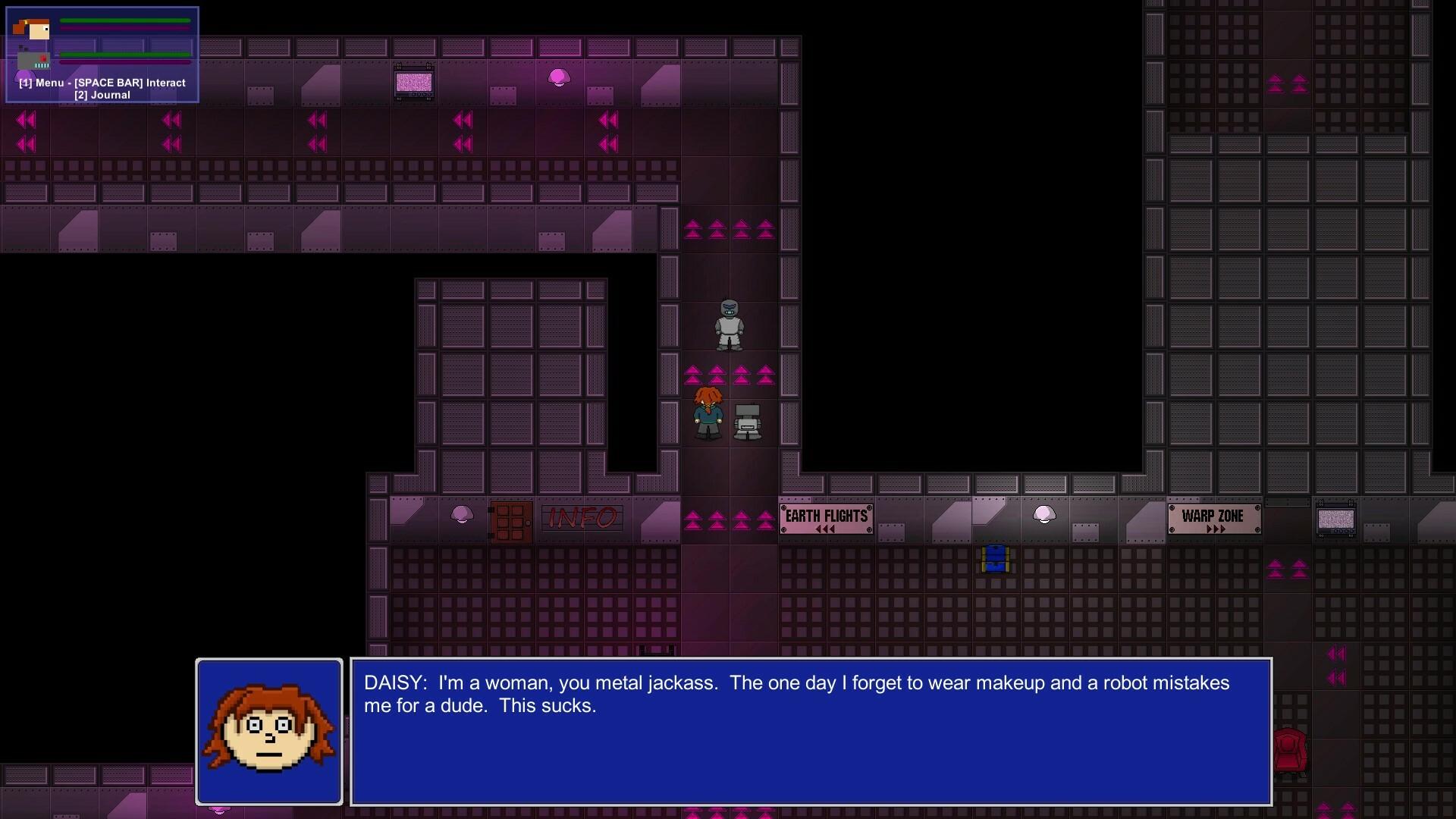
Task: Select Daisy's small party portrait in HUD
Action: 33,29
